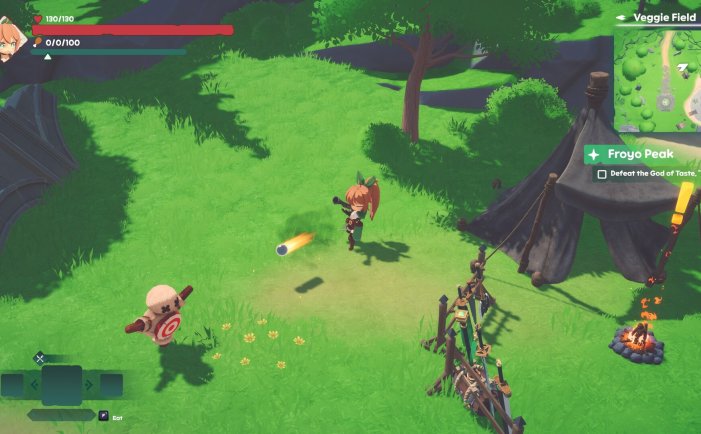Cycle items with the right arrow

point(89,385)
